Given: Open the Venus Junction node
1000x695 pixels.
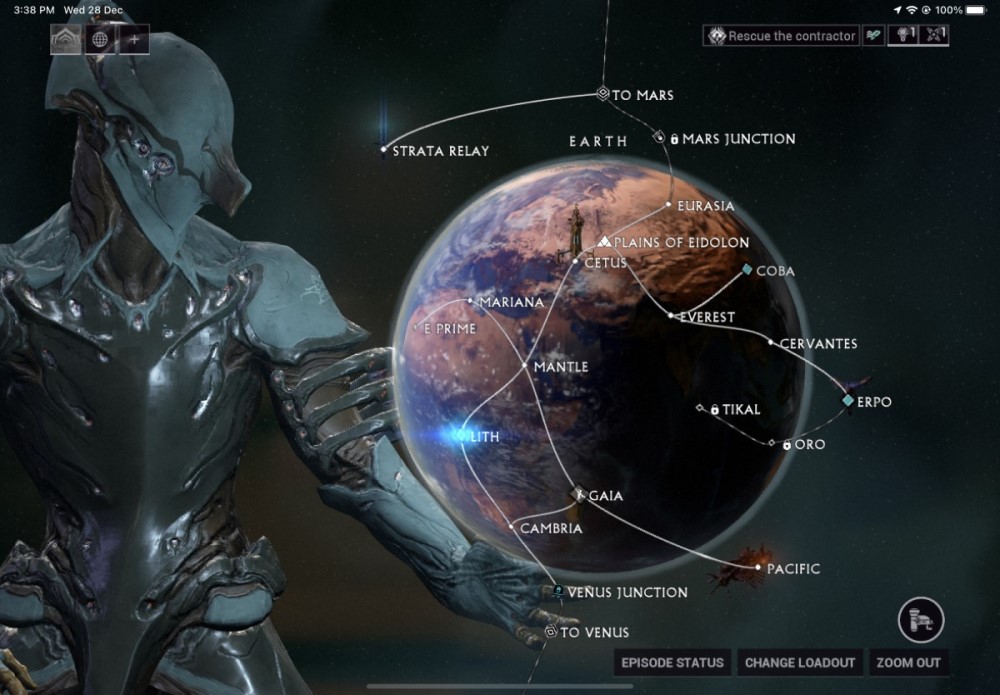Looking at the screenshot, I should click(558, 592).
